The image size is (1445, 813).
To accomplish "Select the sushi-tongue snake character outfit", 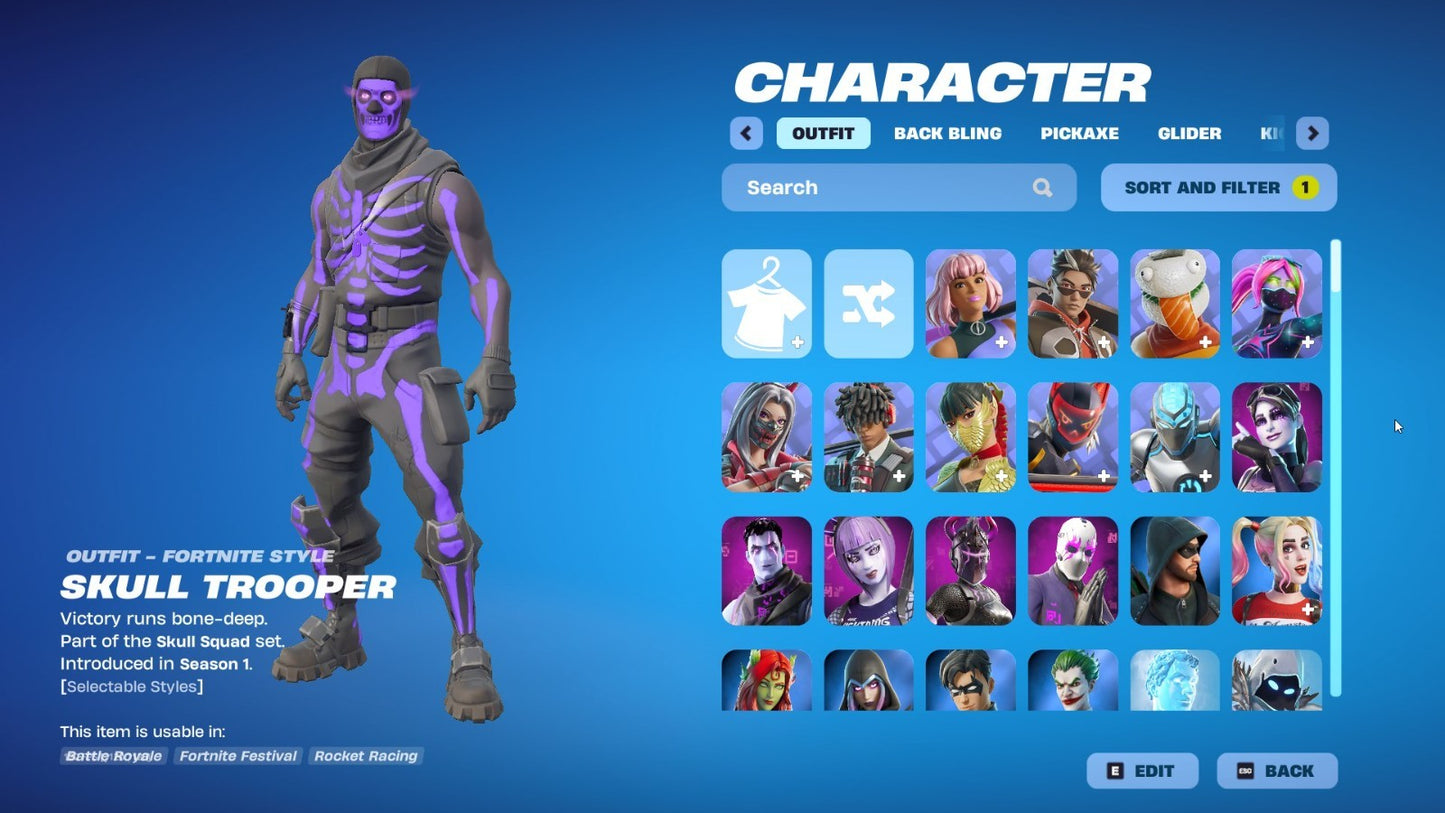I will click(1174, 303).
